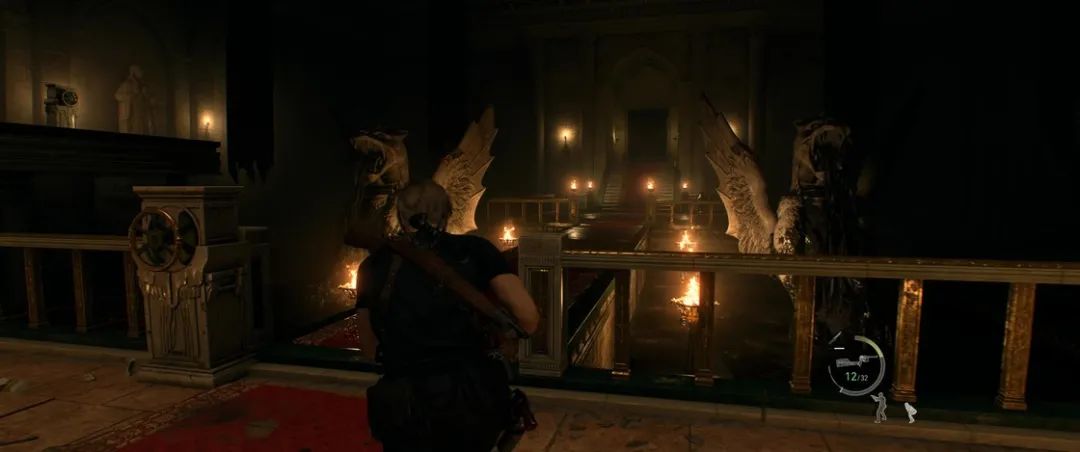The image size is (1080, 452).
Task: Click the Leon aiming stance icon
Action: click(879, 406)
